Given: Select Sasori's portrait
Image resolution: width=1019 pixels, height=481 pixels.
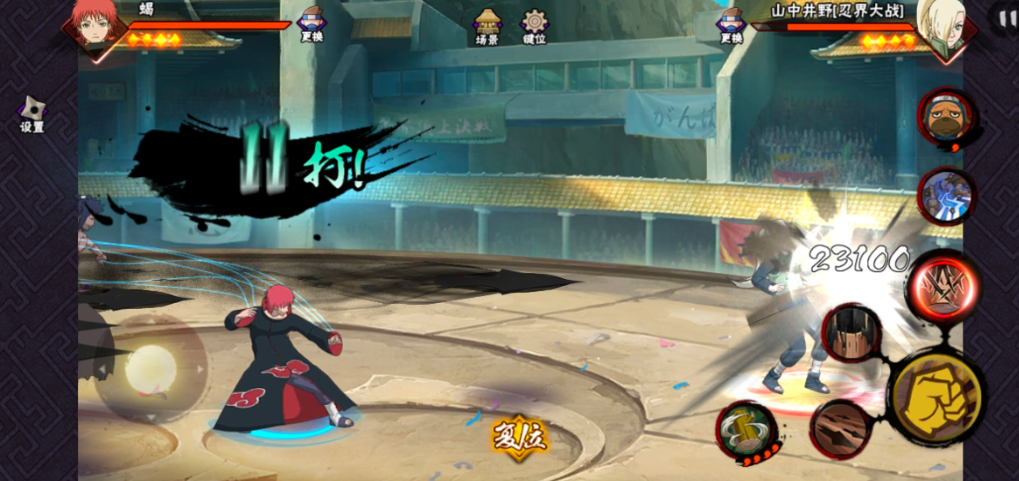Looking at the screenshot, I should point(96,26).
